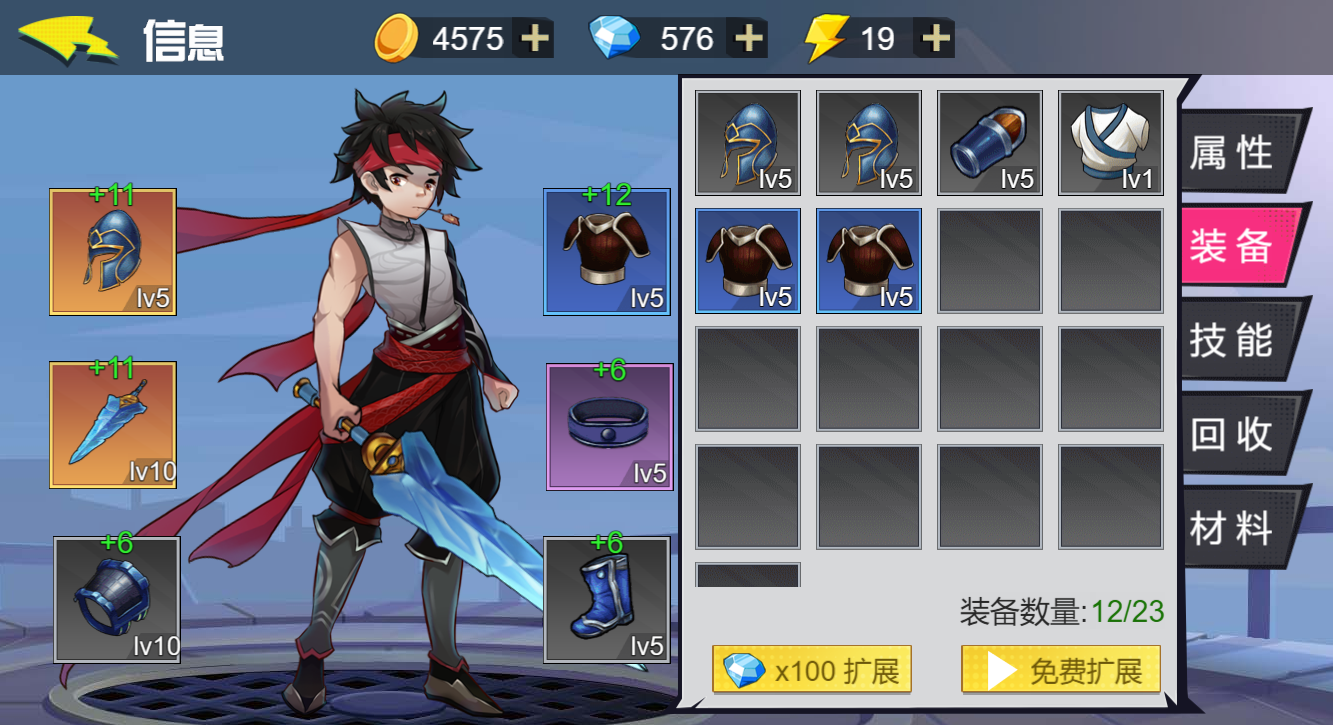The width and height of the screenshot is (1333, 725).
Task: Select the equipped +11 helmet slot
Action: 113,252
